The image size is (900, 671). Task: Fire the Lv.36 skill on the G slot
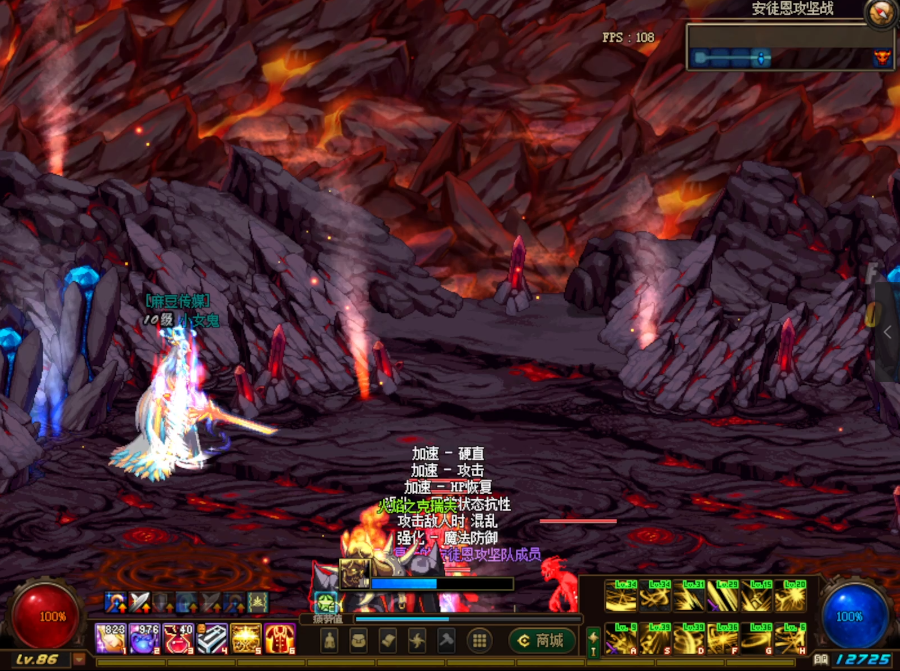757,637
